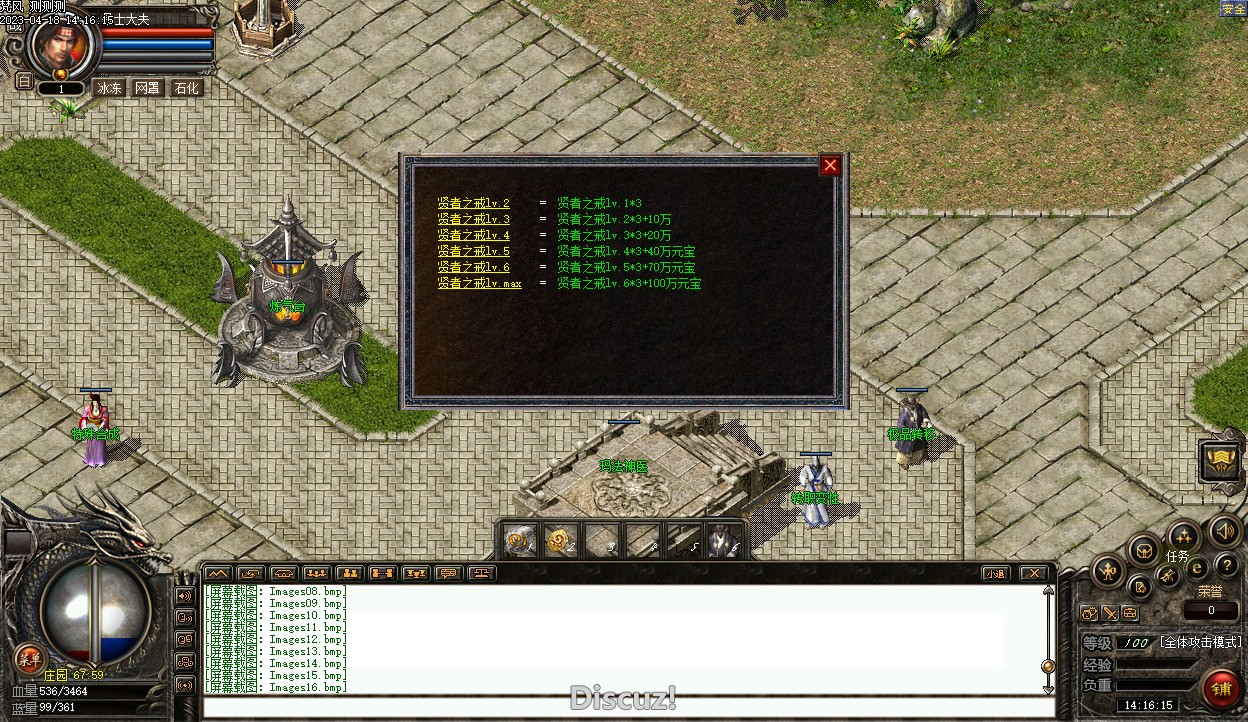Open the help question mark button
This screenshot has width=1248, height=722.
pos(1226,566)
